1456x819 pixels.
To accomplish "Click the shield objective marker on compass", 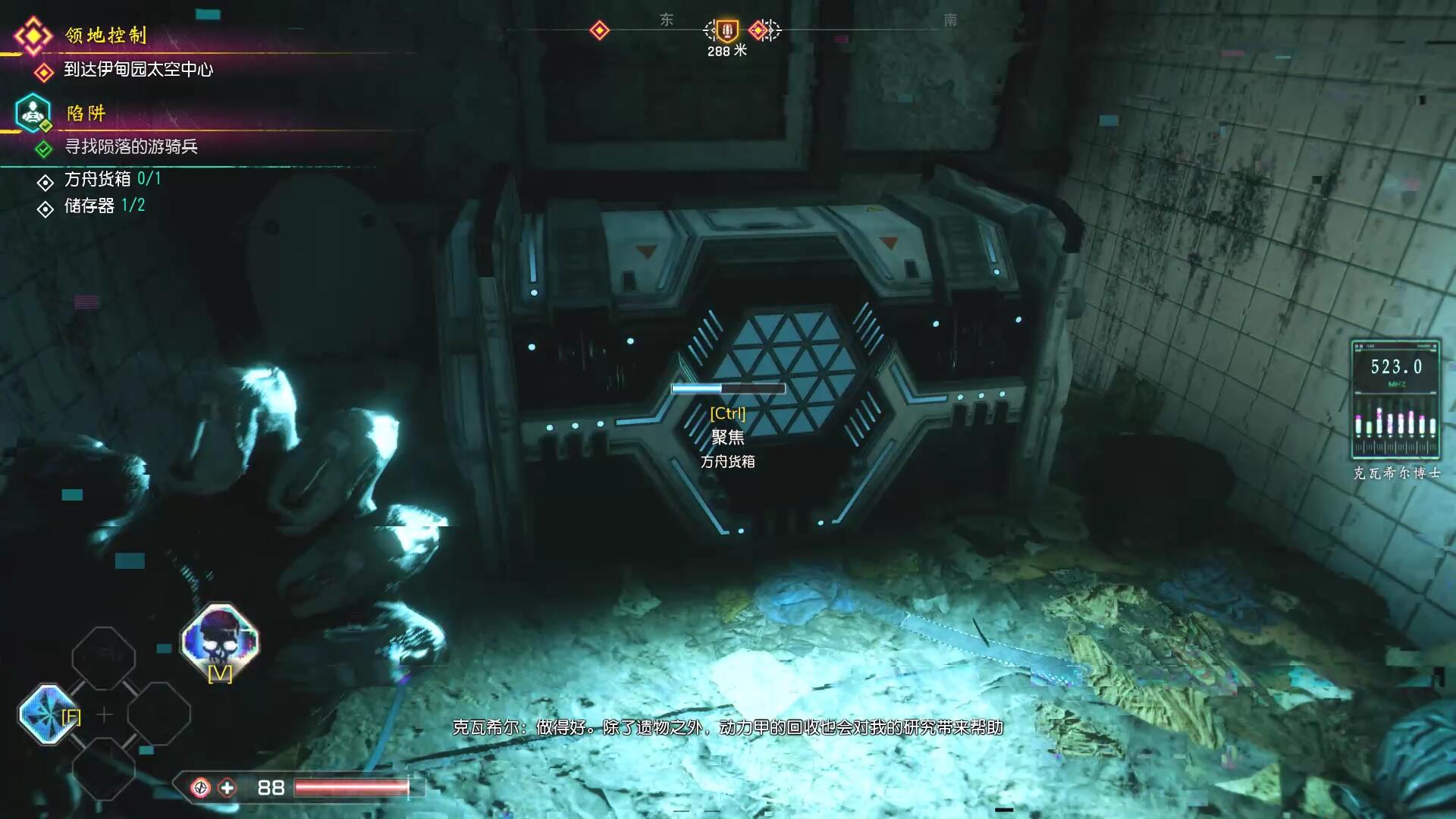I will coord(726,30).
